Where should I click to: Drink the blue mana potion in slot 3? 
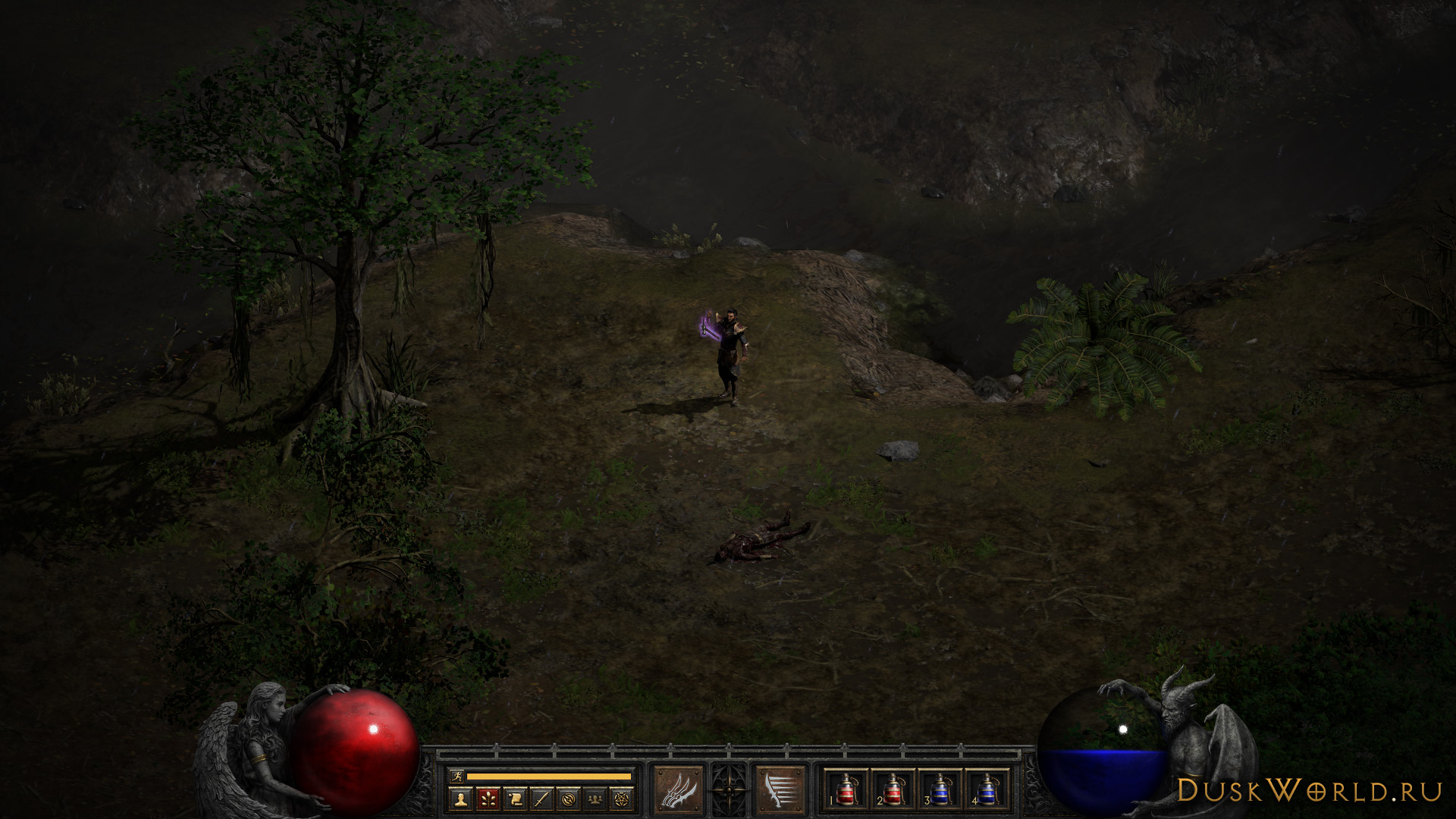(940, 789)
